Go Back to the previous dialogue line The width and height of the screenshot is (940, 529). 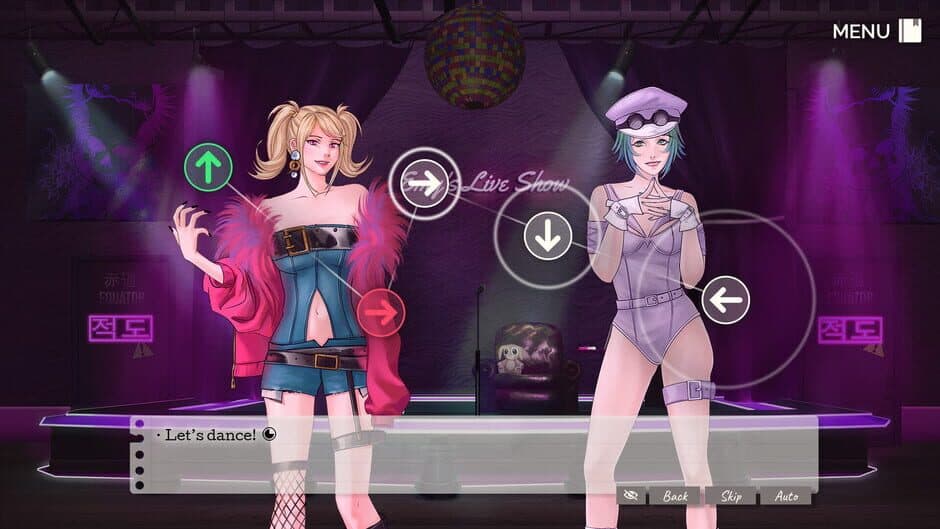tap(675, 496)
